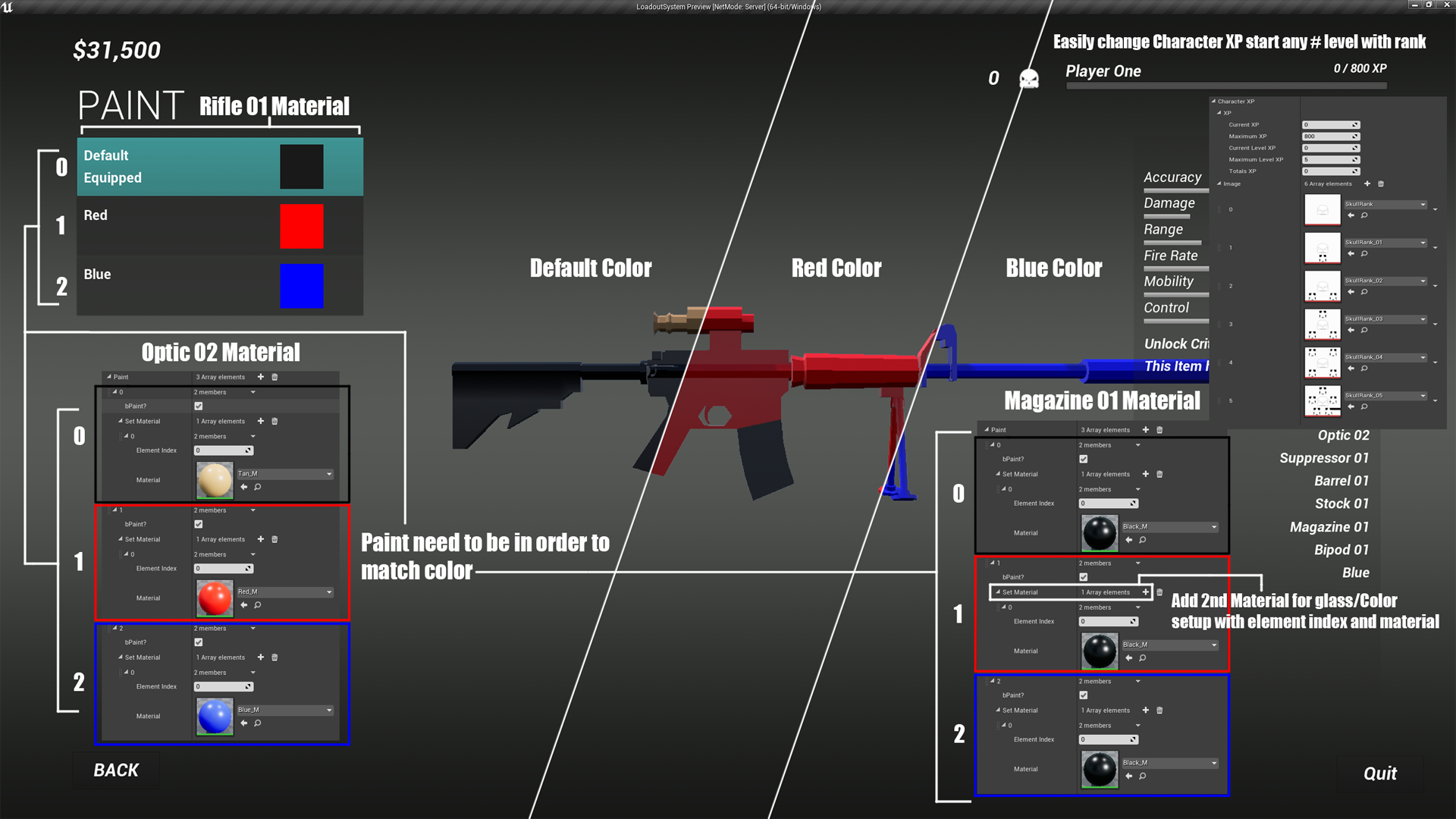Image resolution: width=1456 pixels, height=819 pixels.
Task: Click the plus icon to add a Paint array element
Action: tap(260, 377)
